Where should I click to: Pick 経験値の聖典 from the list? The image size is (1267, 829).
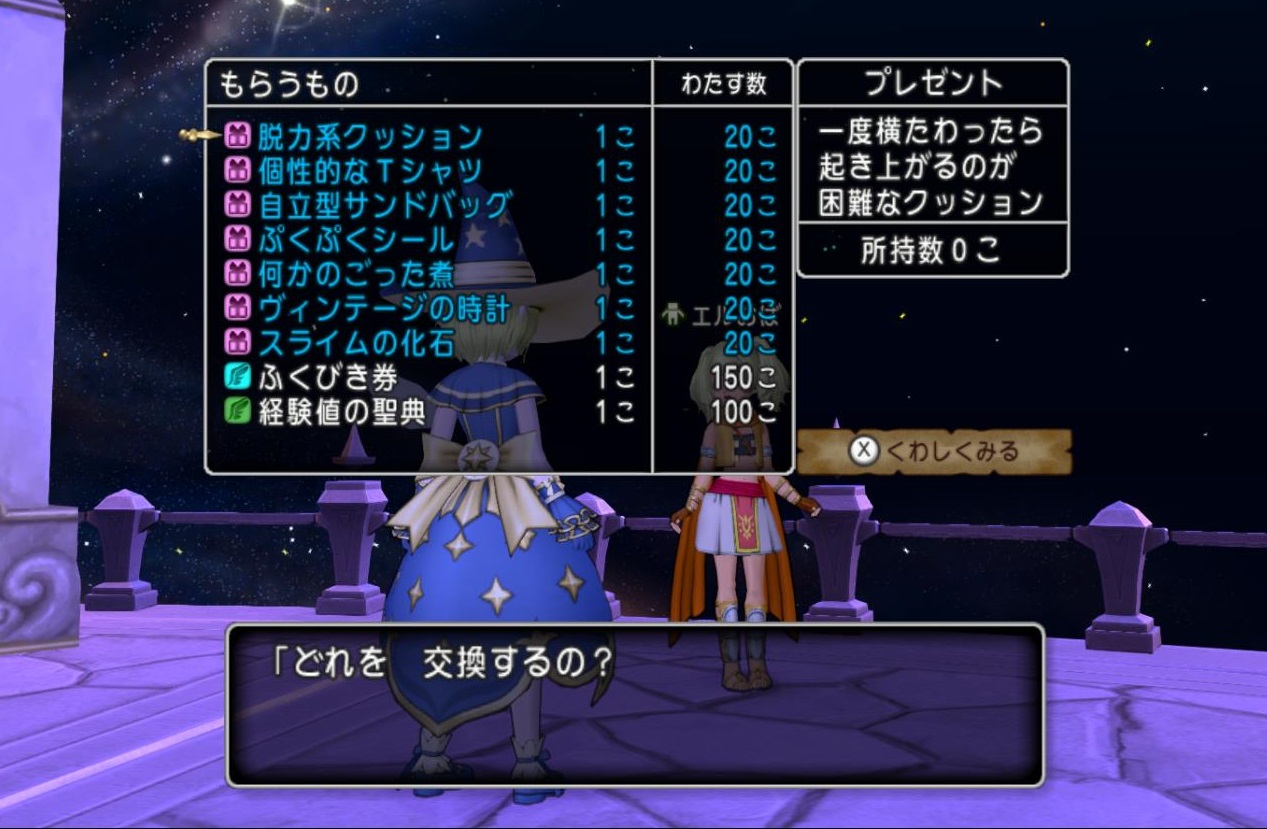pyautogui.click(x=342, y=412)
